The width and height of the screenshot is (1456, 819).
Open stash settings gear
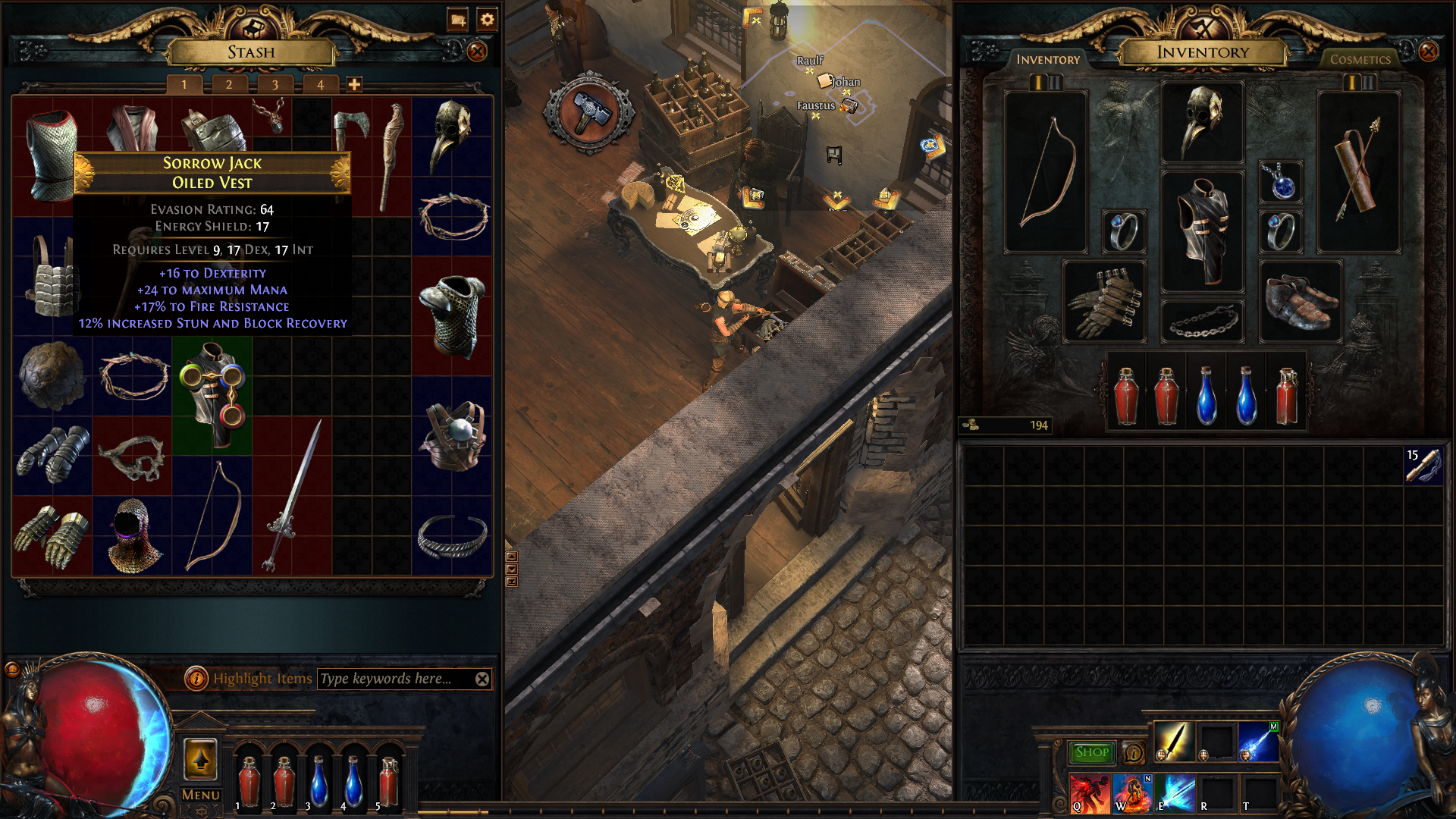(487, 20)
